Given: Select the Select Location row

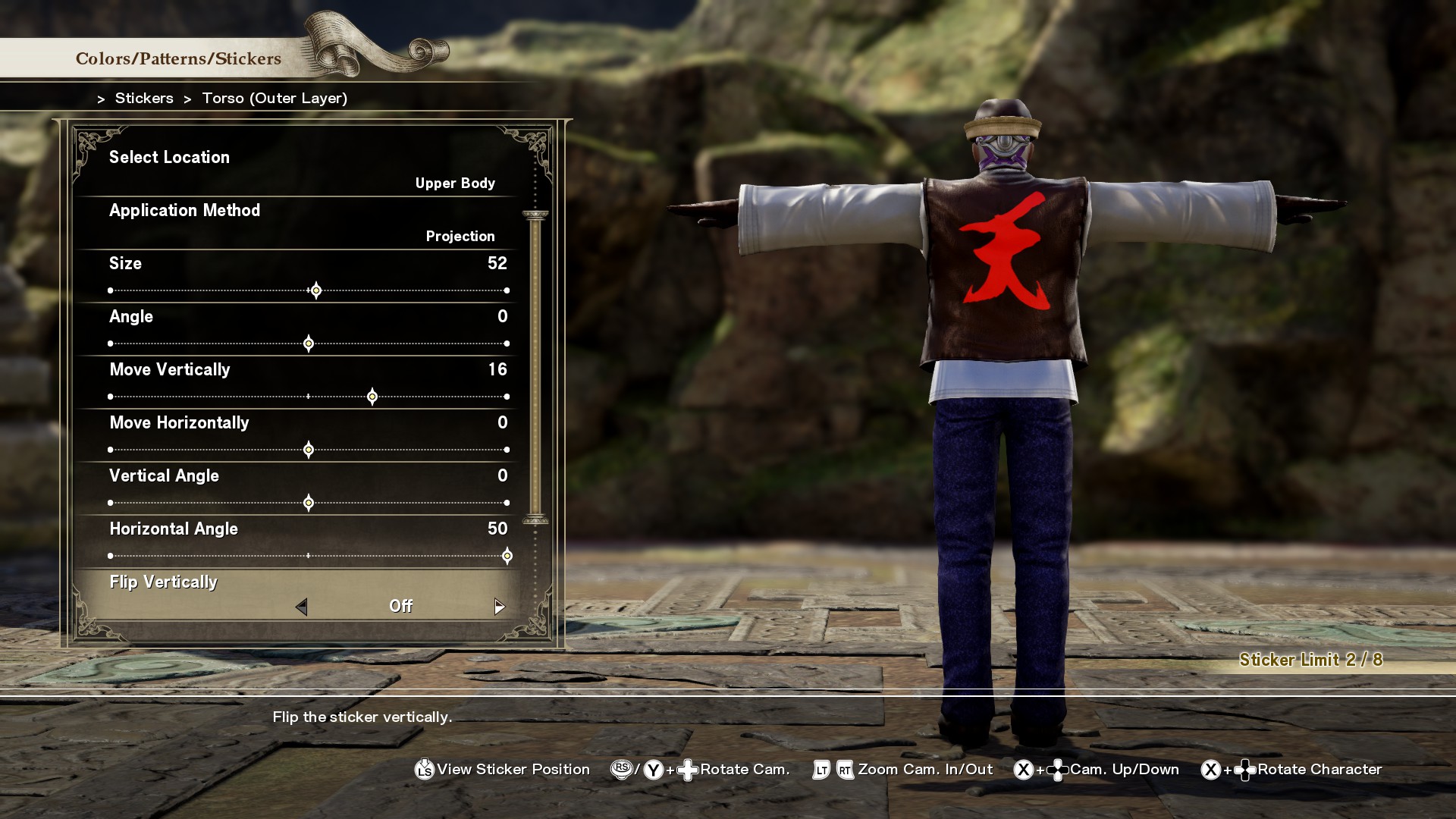Looking at the screenshot, I should tap(302, 169).
